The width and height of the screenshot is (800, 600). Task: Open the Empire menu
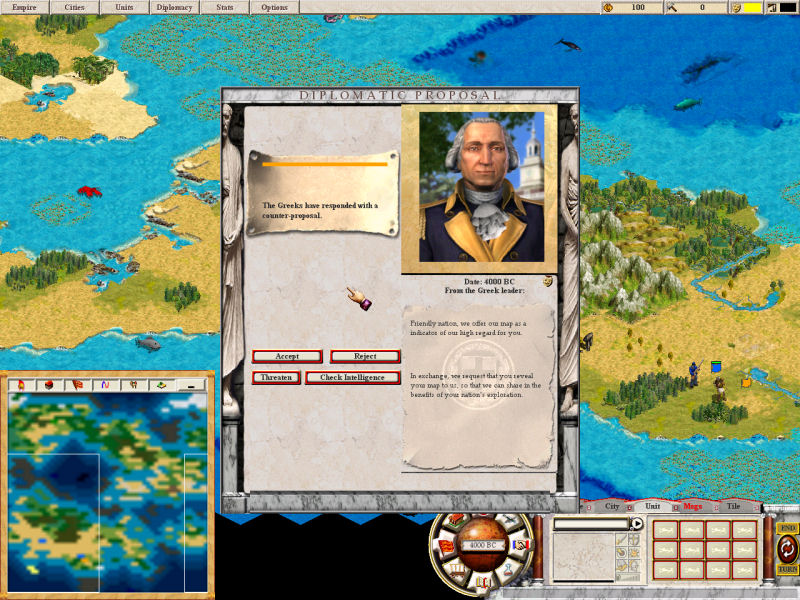point(24,7)
